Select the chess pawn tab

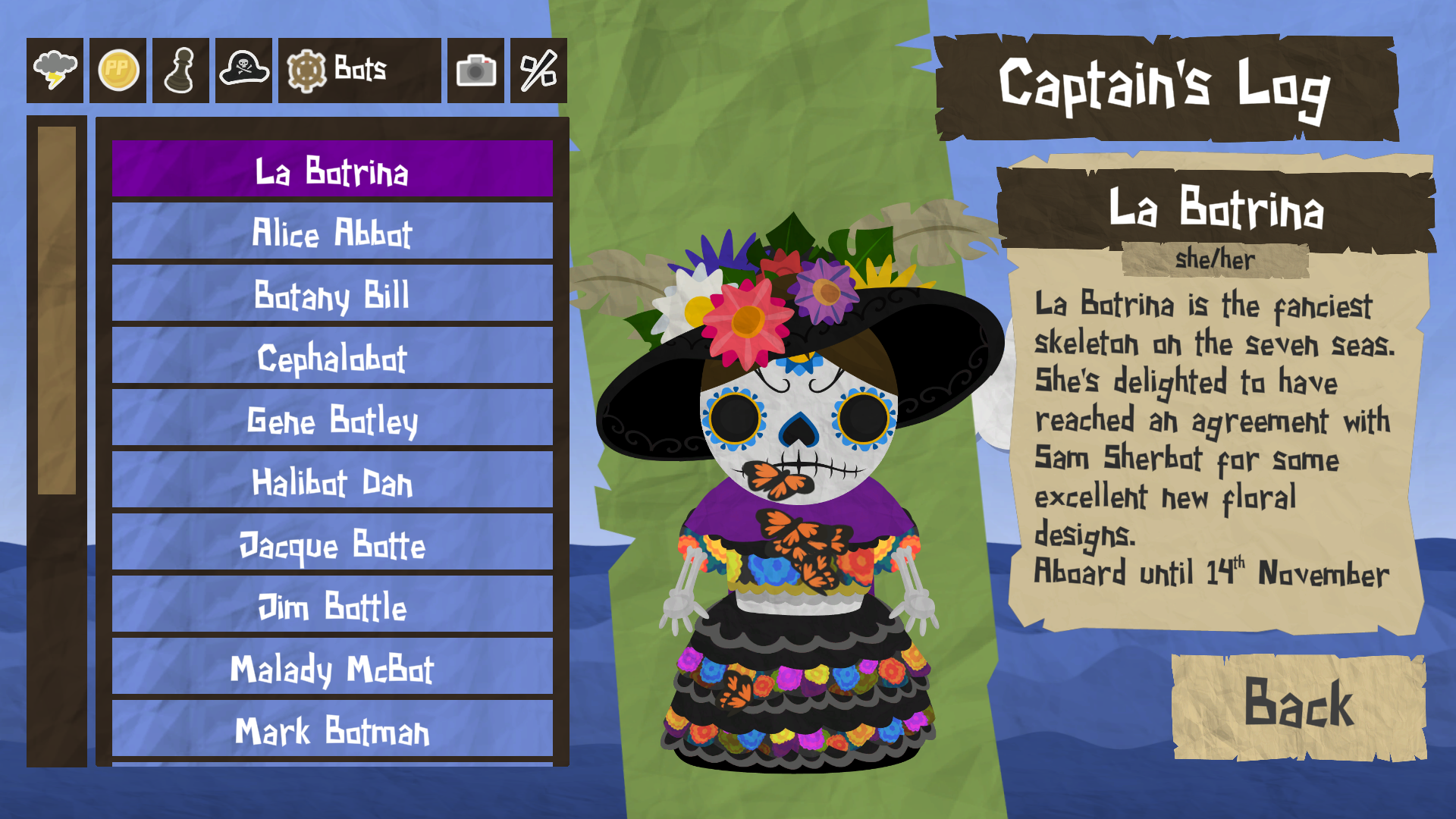click(180, 71)
